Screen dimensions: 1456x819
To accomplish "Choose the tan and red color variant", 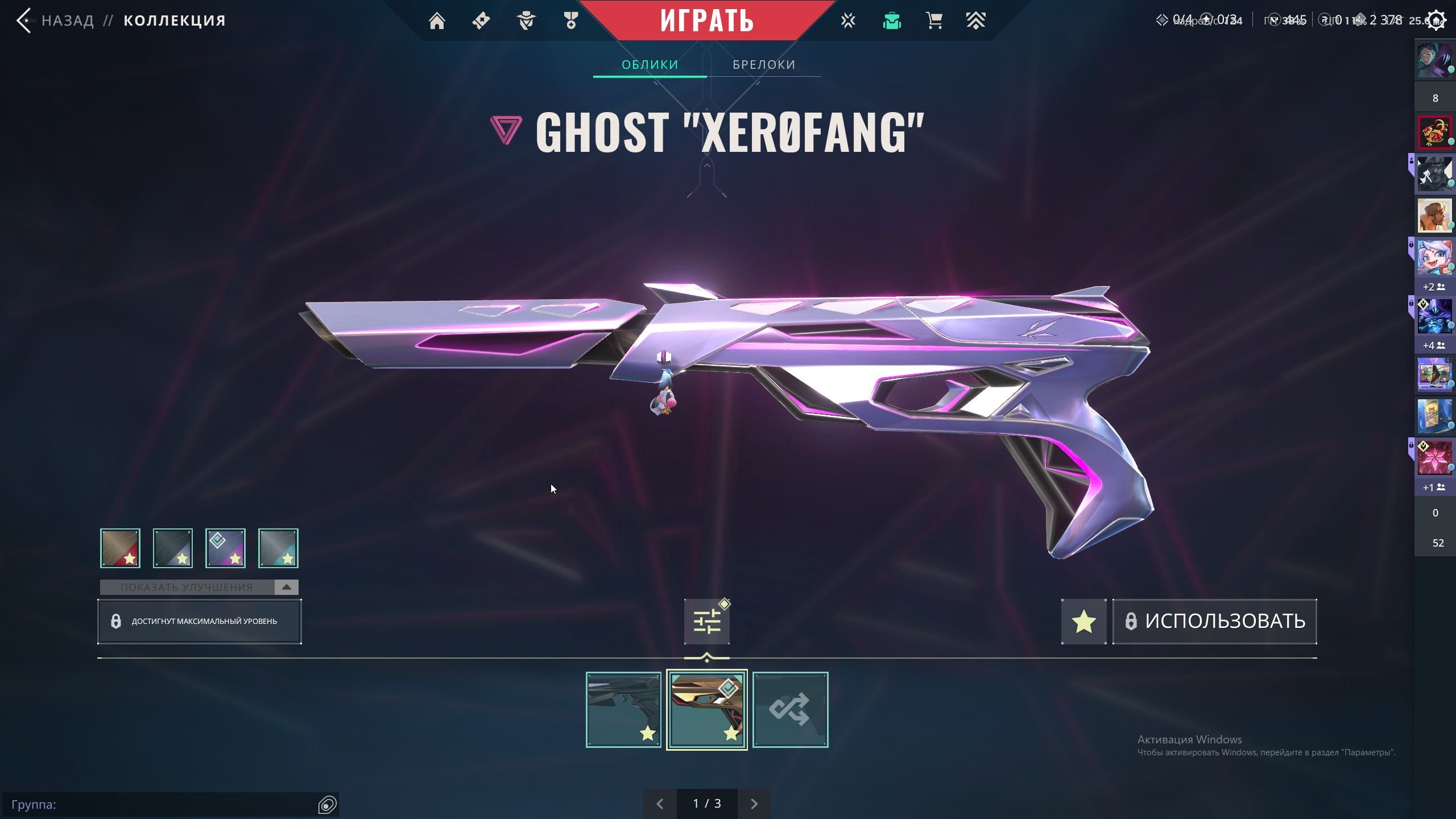I will (x=120, y=548).
